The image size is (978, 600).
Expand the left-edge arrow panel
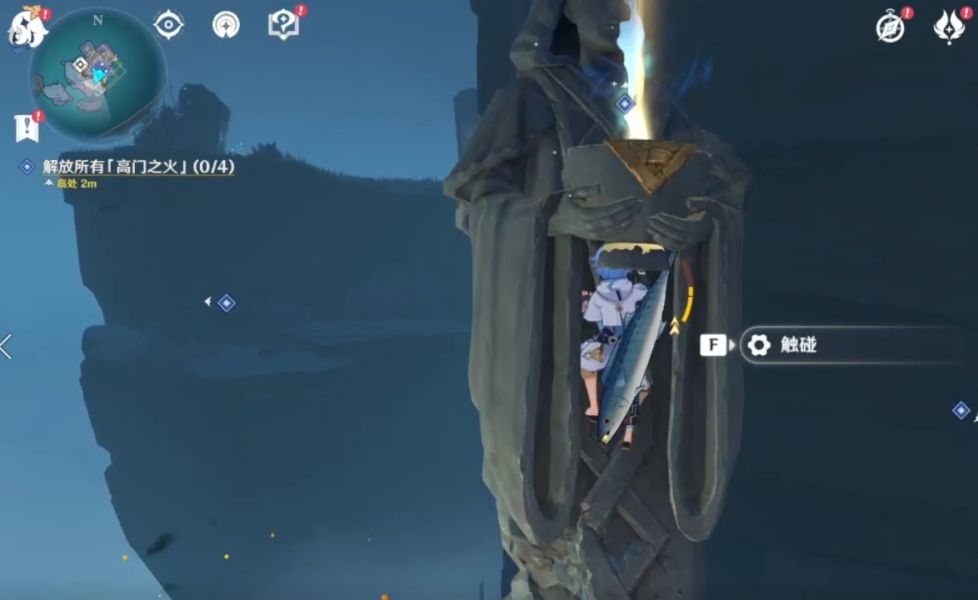pyautogui.click(x=6, y=347)
